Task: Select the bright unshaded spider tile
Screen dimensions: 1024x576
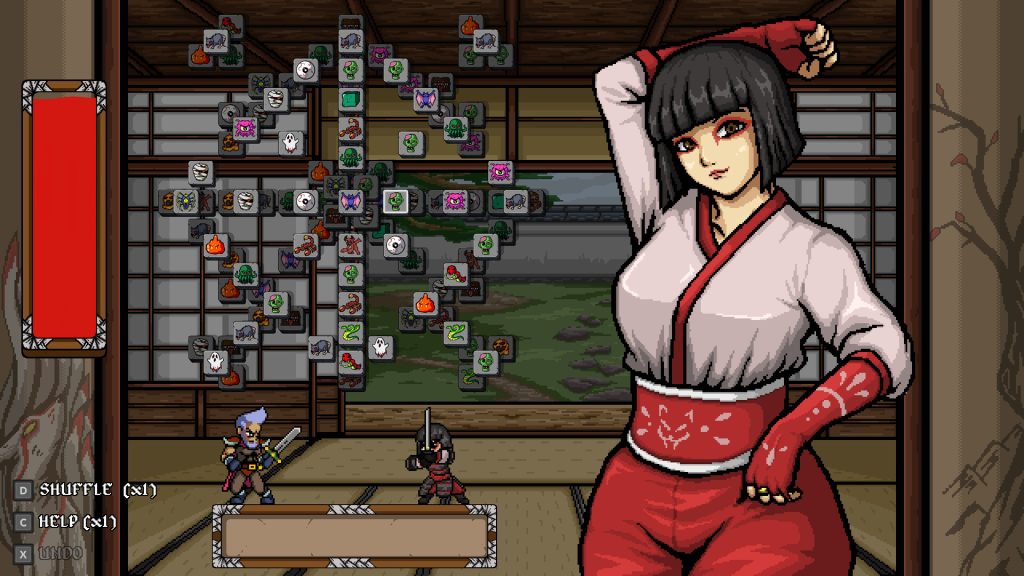Action: tap(186, 201)
